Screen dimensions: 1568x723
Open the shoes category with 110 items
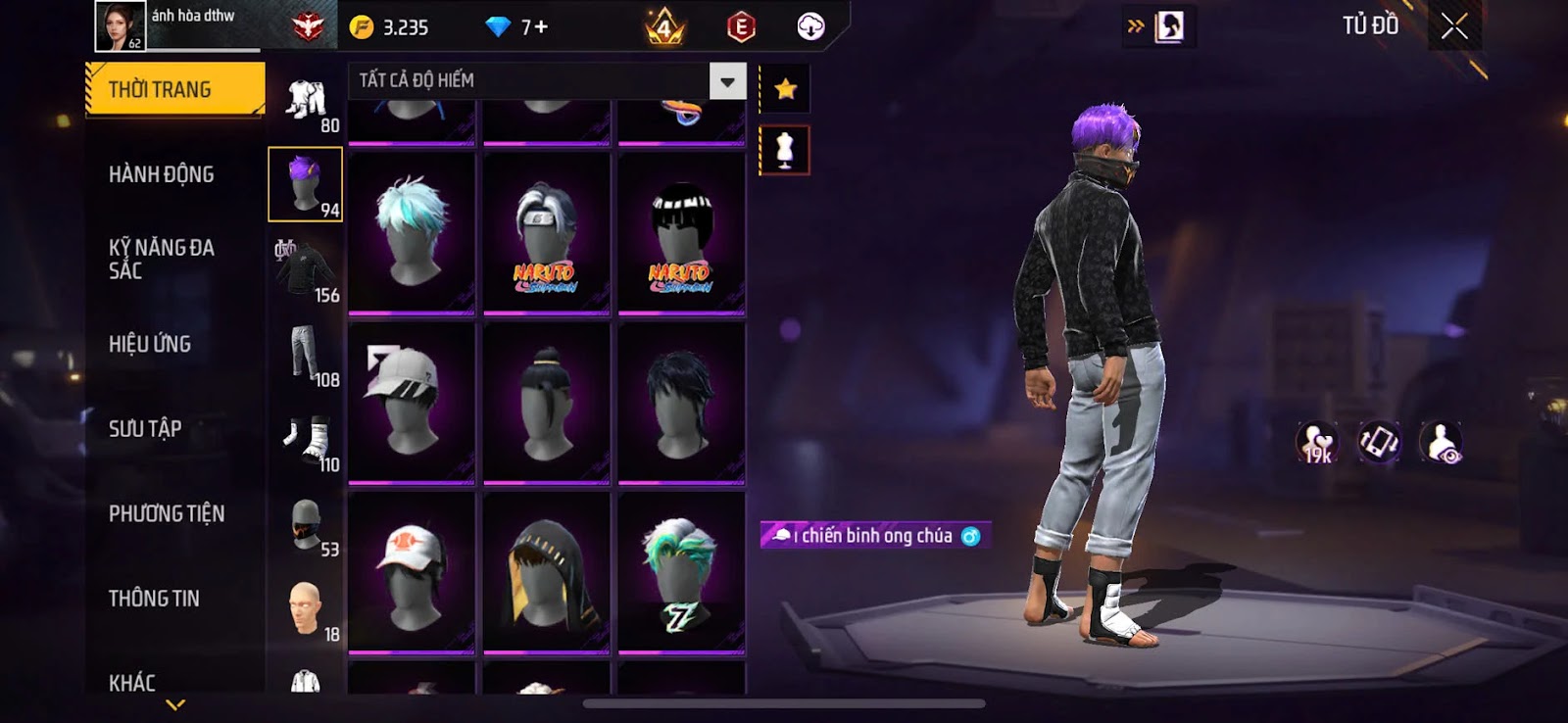click(x=306, y=440)
